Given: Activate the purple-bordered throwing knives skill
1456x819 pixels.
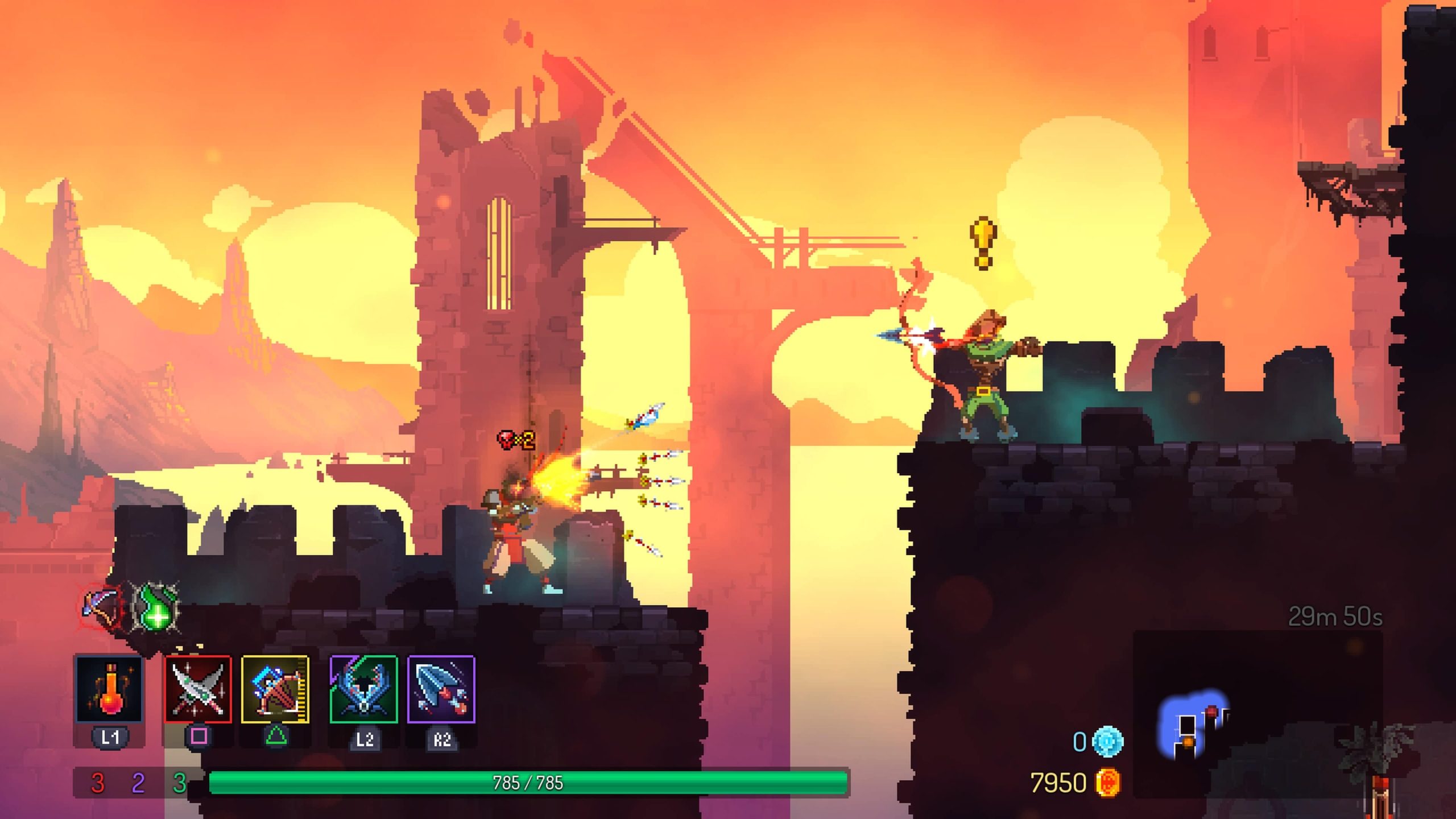Looking at the screenshot, I should (x=441, y=689).
